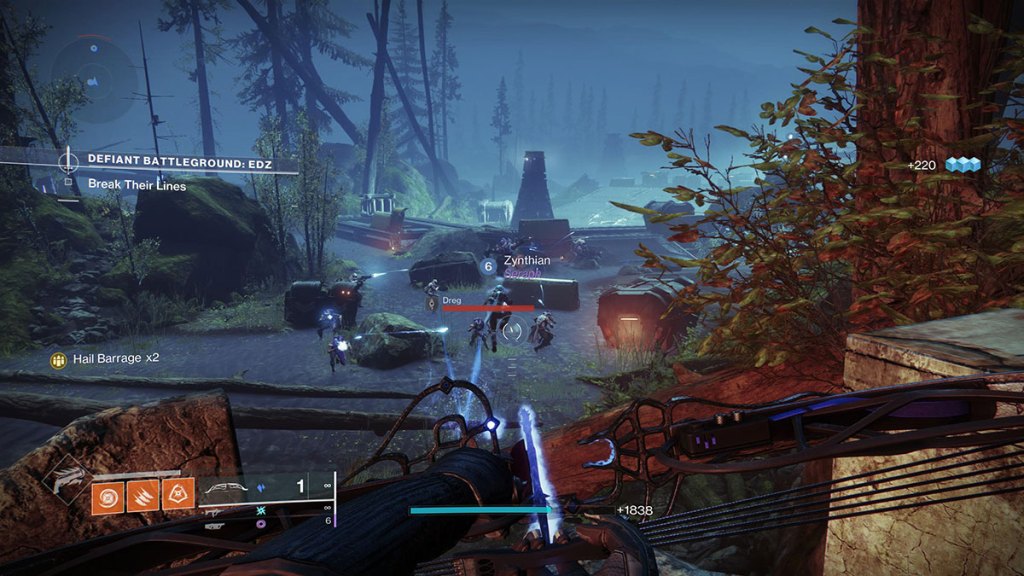This screenshot has width=1024, height=576.
Task: Switch to the second weapon in the list
Action: point(216,510)
